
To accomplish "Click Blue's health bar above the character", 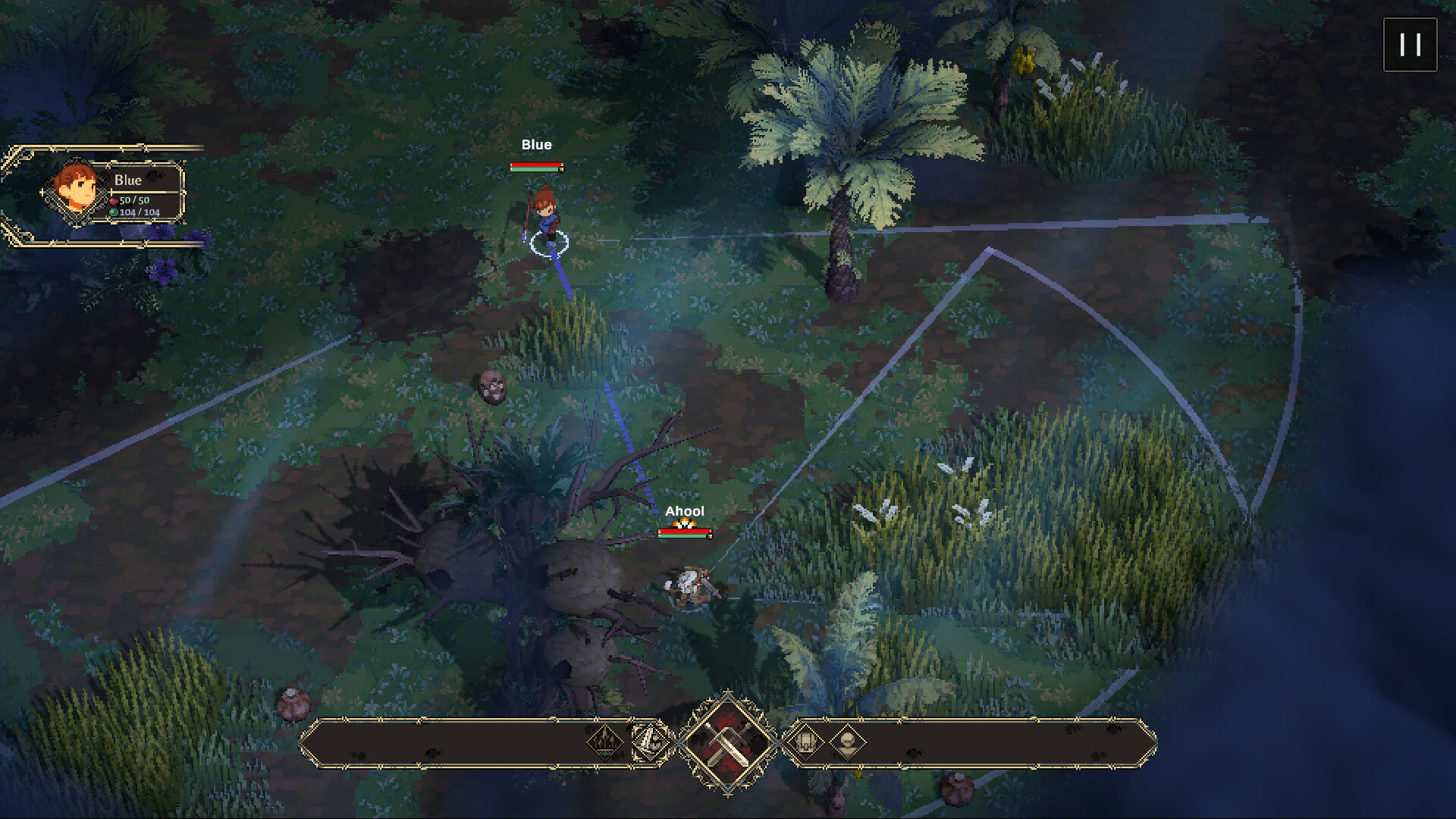I will 535,166.
